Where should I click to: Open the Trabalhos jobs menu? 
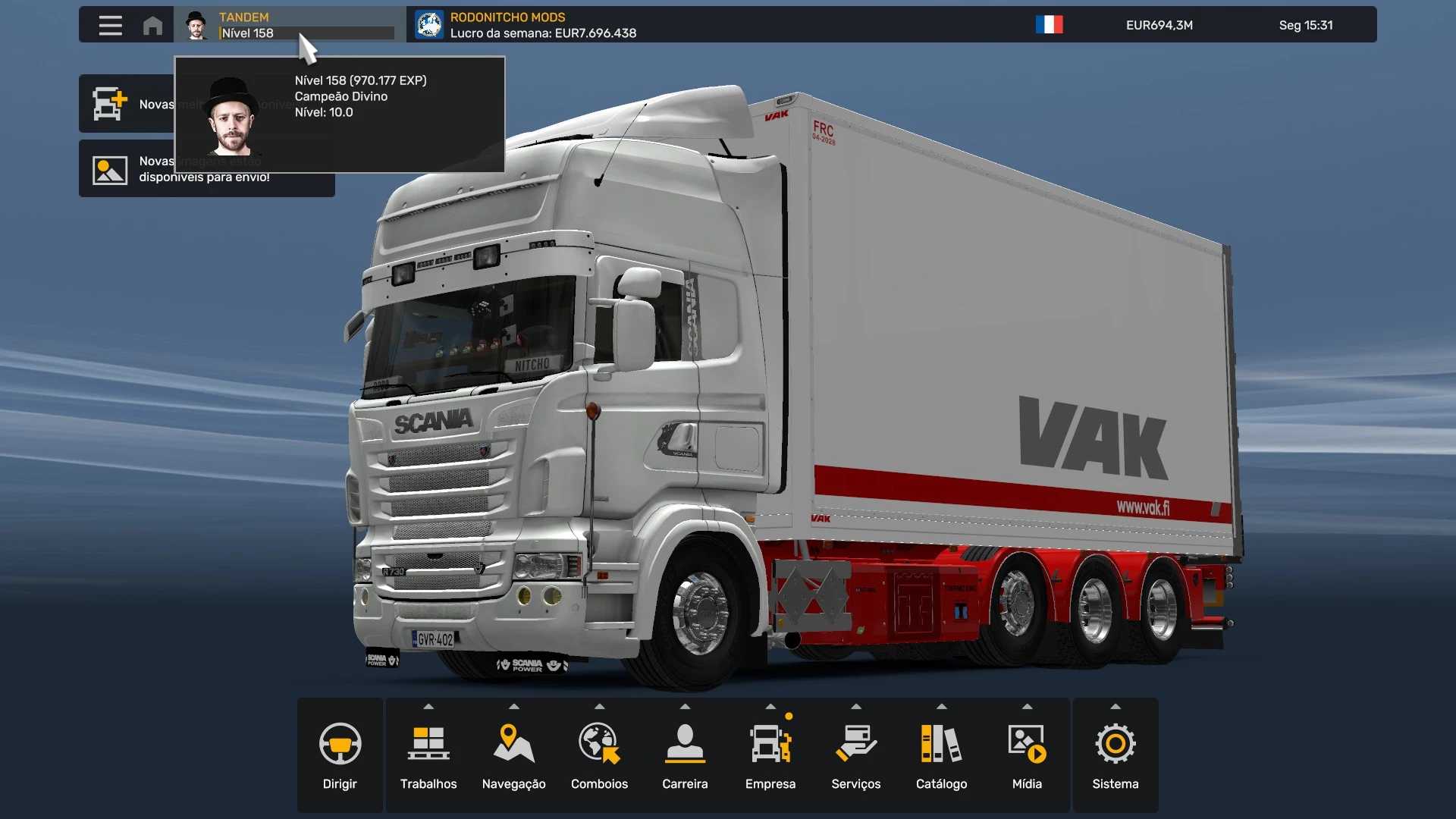pyautogui.click(x=428, y=755)
